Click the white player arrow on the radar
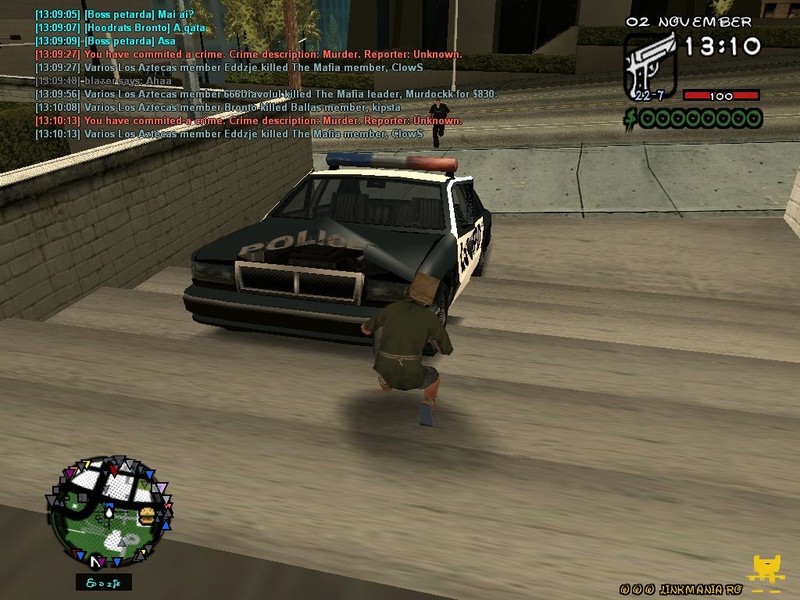This screenshot has width=800, height=600. coord(108,512)
